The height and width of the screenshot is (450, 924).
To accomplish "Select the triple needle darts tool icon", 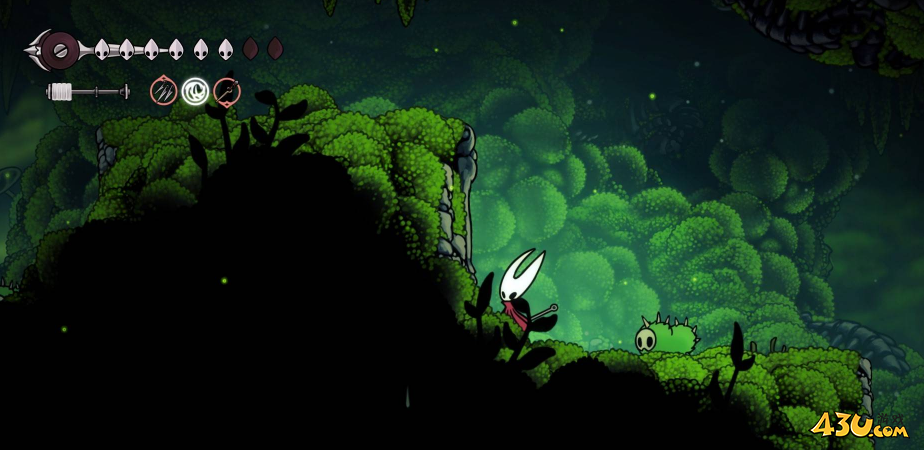I will (x=163, y=92).
